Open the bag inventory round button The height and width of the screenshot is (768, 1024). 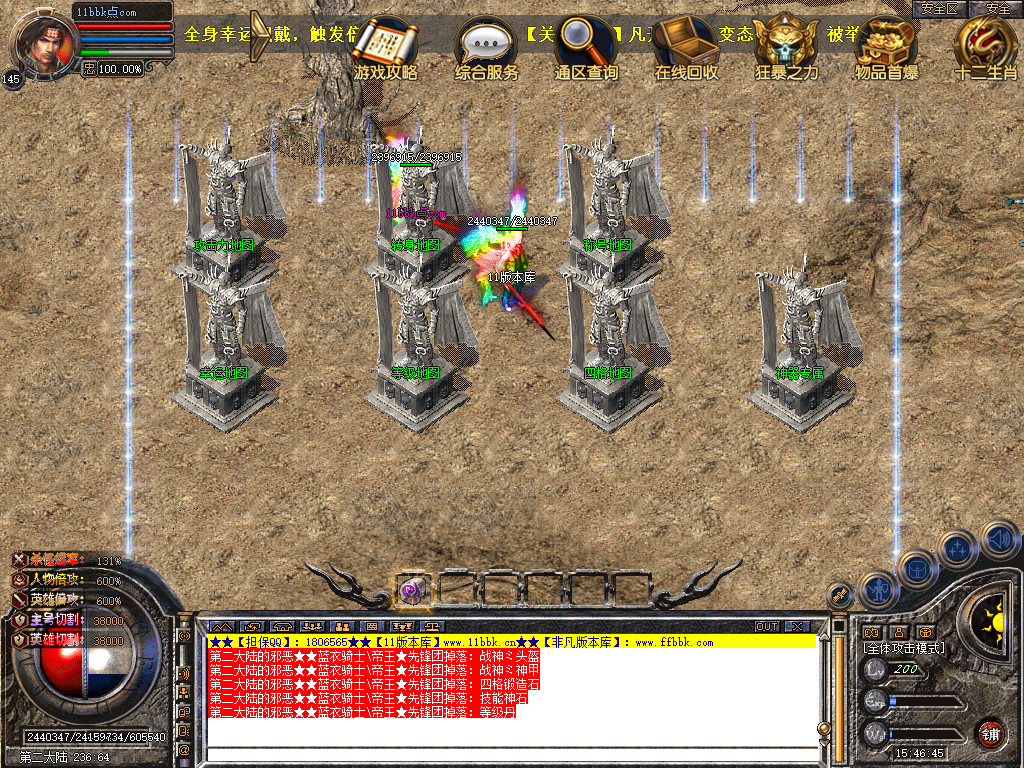(x=918, y=569)
